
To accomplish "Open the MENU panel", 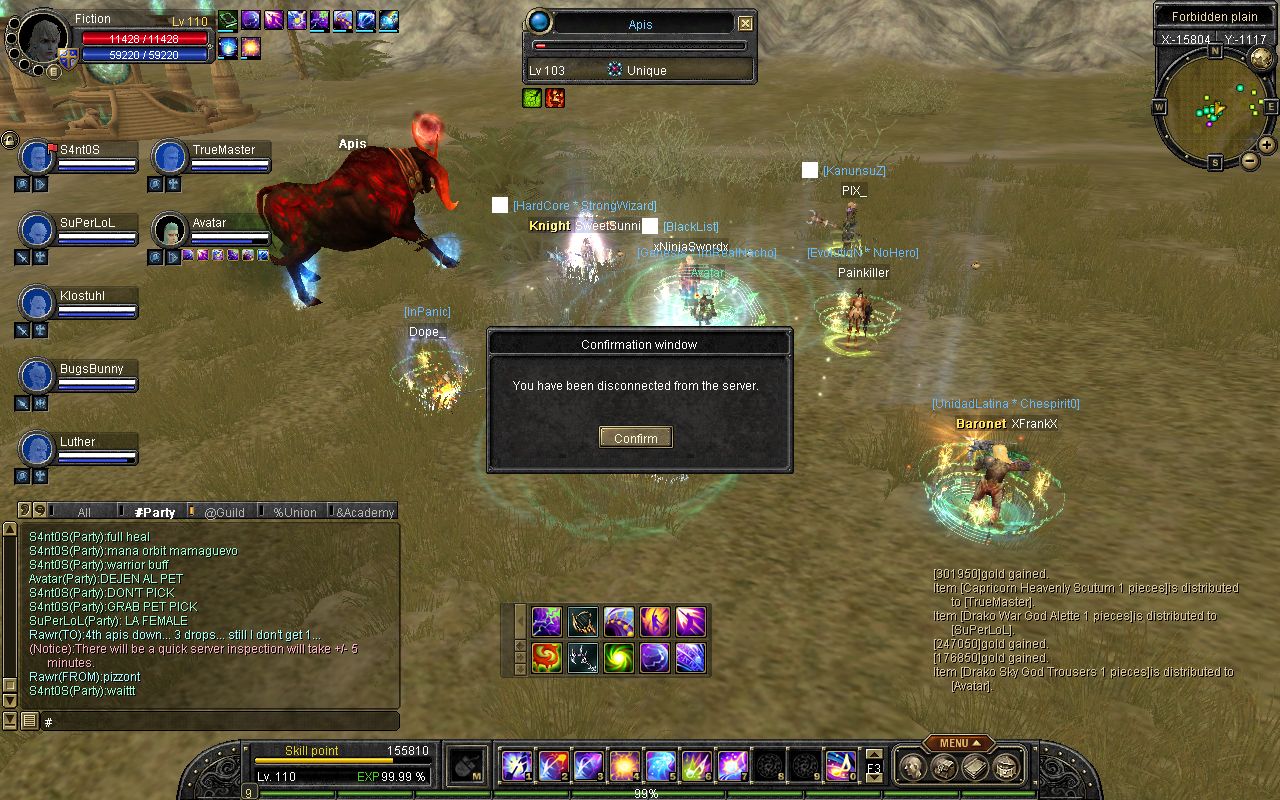I will (x=958, y=743).
